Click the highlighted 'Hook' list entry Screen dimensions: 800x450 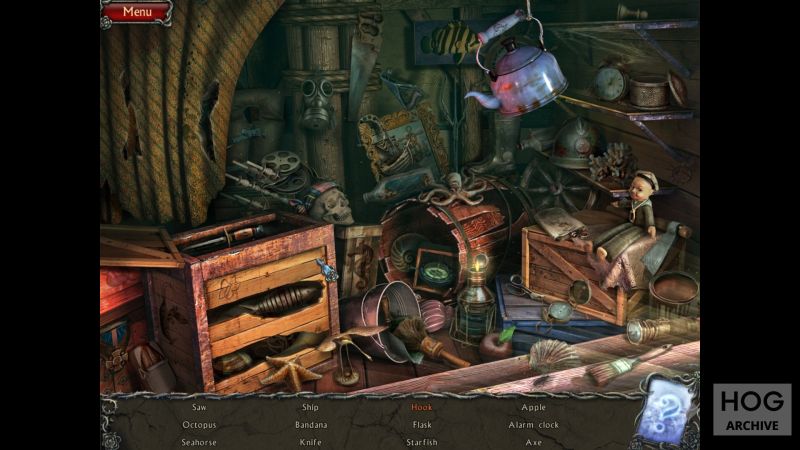[421, 407]
